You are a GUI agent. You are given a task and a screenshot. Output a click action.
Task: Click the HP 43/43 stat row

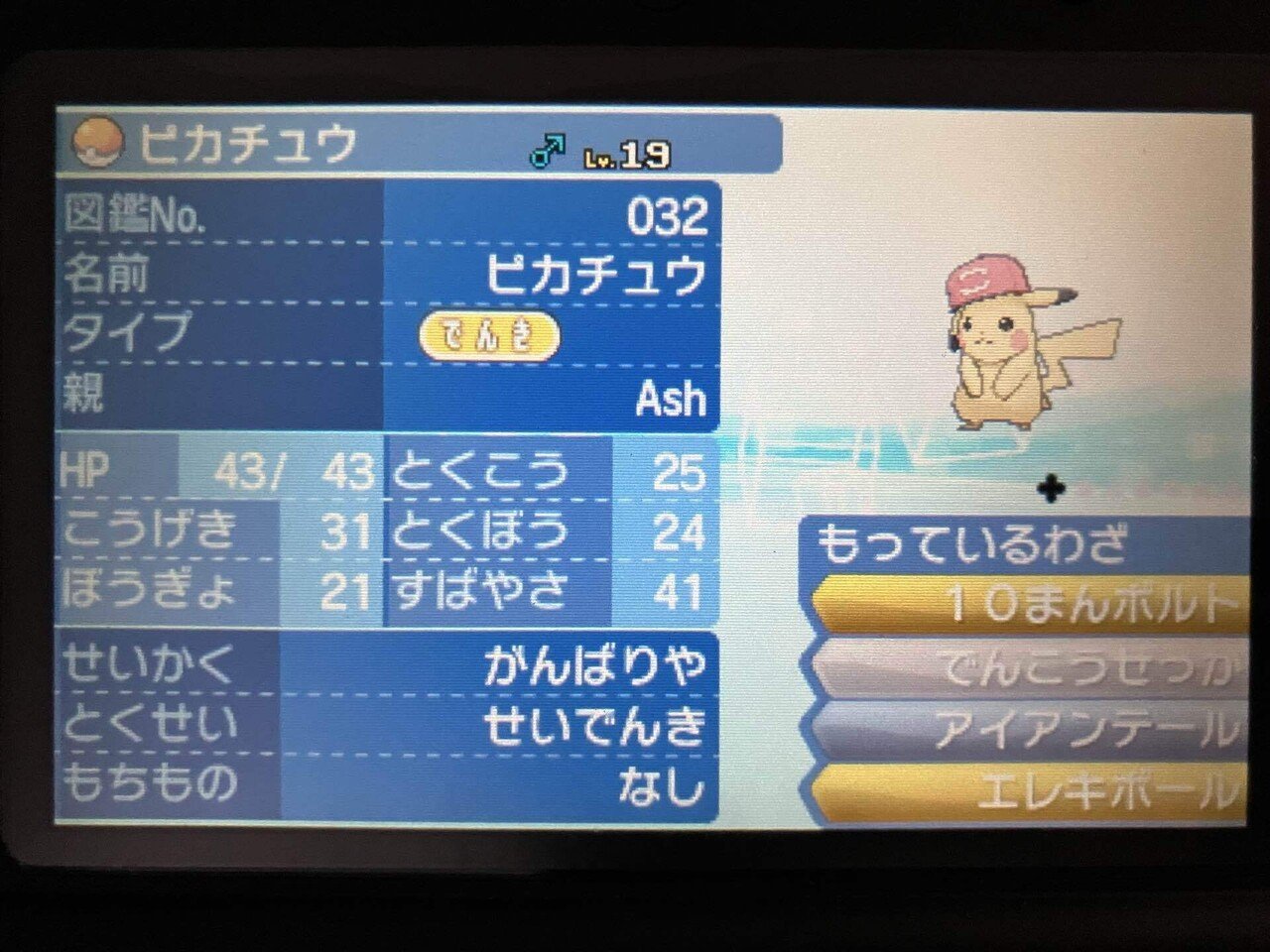218,471
